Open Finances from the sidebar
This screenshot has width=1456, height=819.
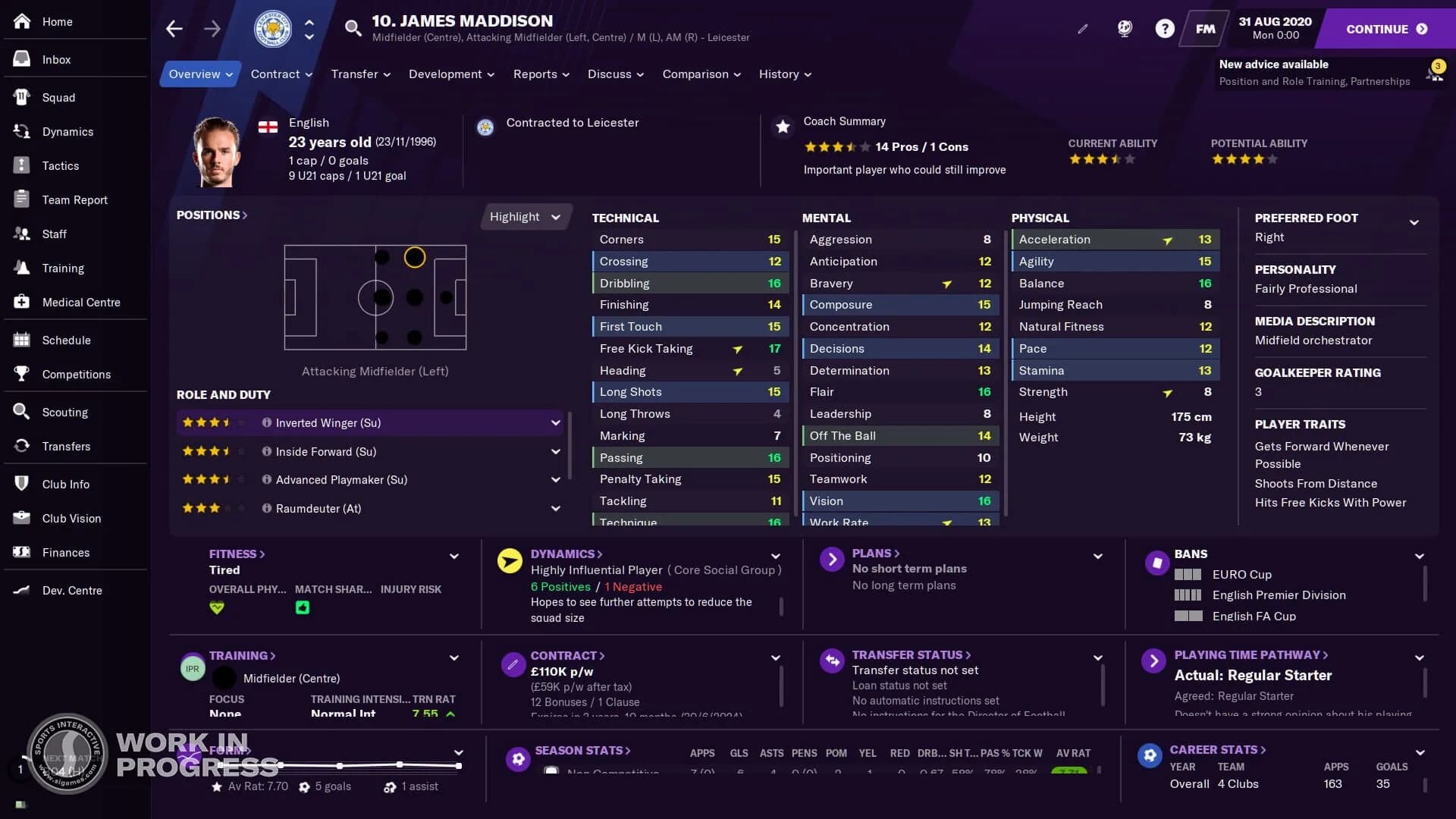[x=67, y=552]
